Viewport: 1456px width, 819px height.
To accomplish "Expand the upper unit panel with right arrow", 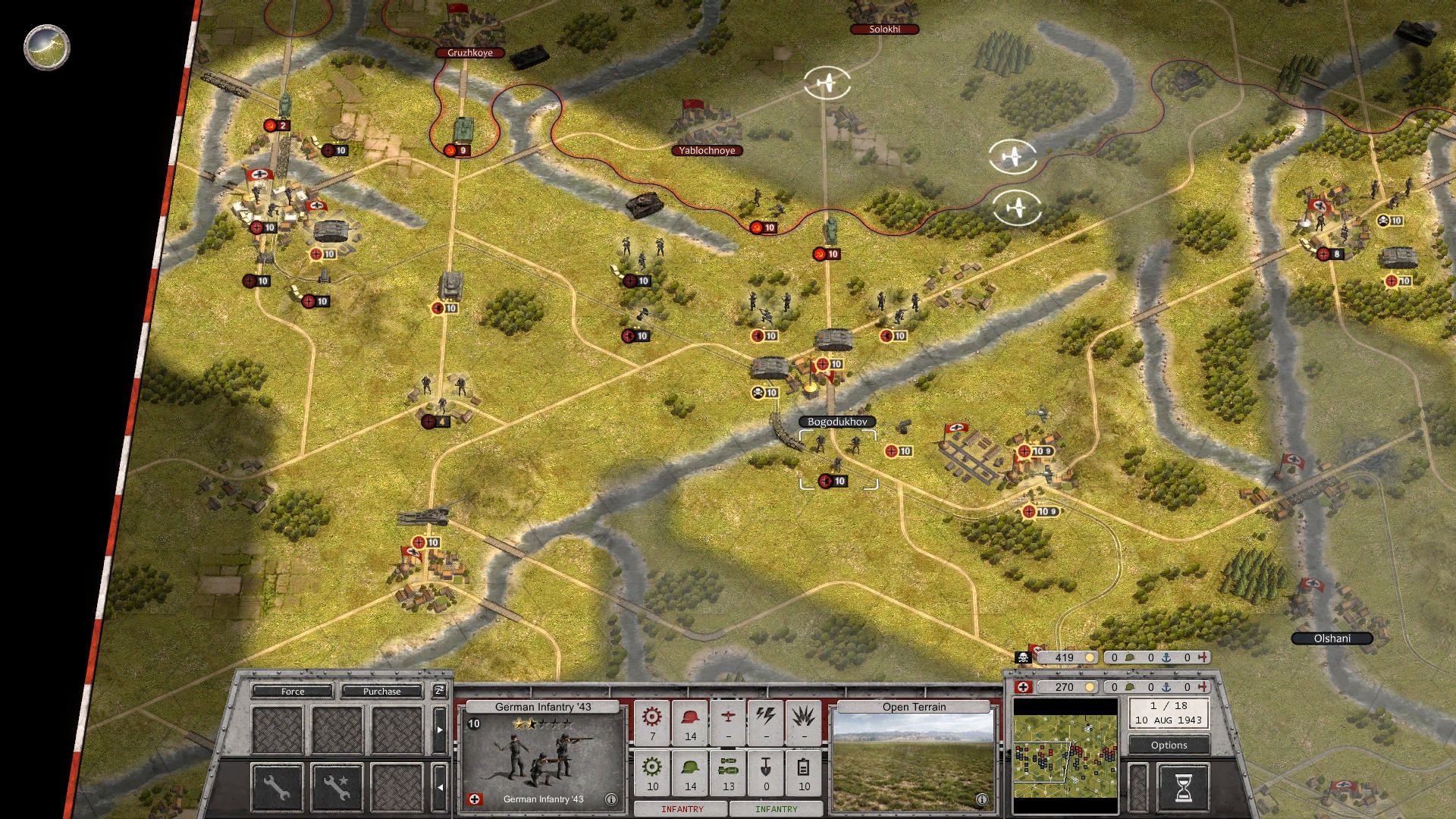I will click(440, 730).
